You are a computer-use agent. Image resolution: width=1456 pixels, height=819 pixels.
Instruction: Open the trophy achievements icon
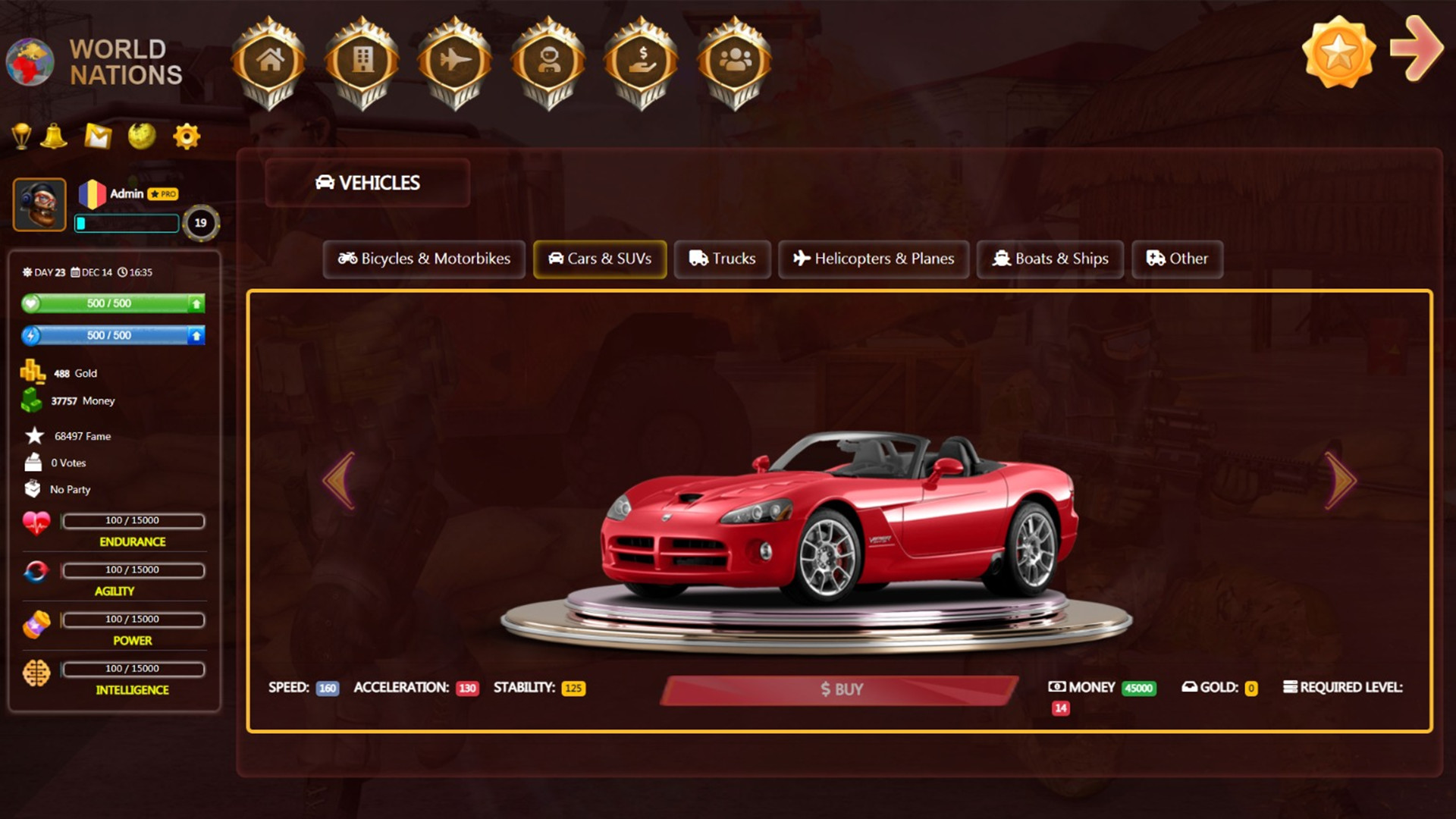[23, 135]
